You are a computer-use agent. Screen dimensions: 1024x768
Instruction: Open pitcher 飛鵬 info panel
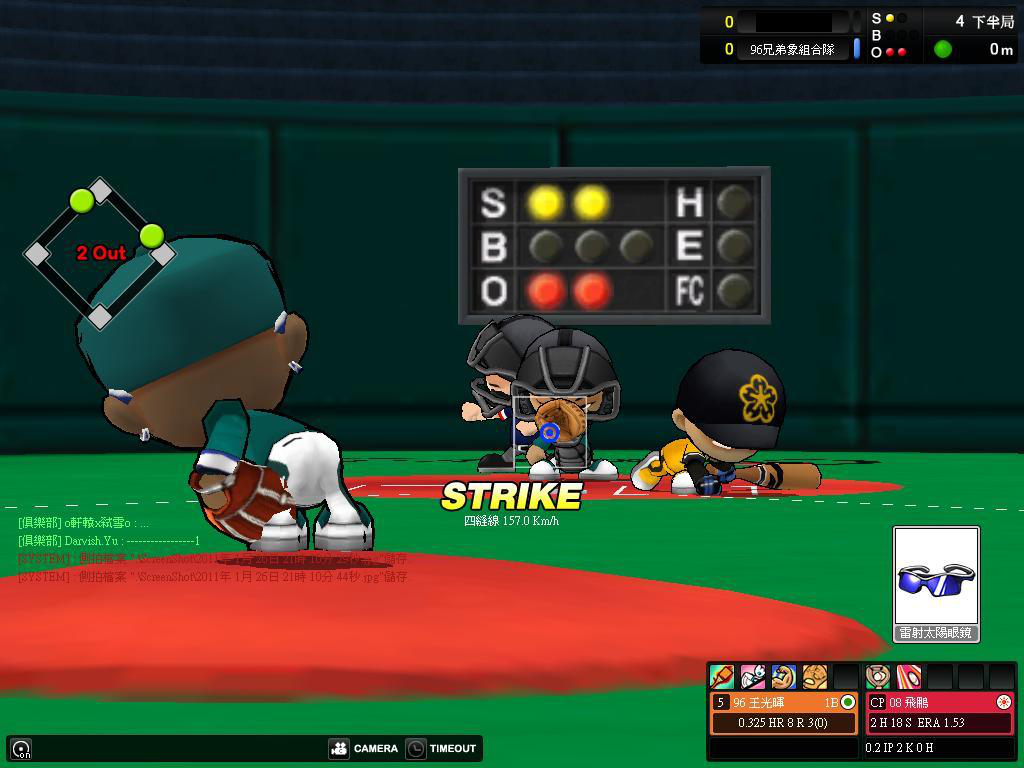[940, 712]
